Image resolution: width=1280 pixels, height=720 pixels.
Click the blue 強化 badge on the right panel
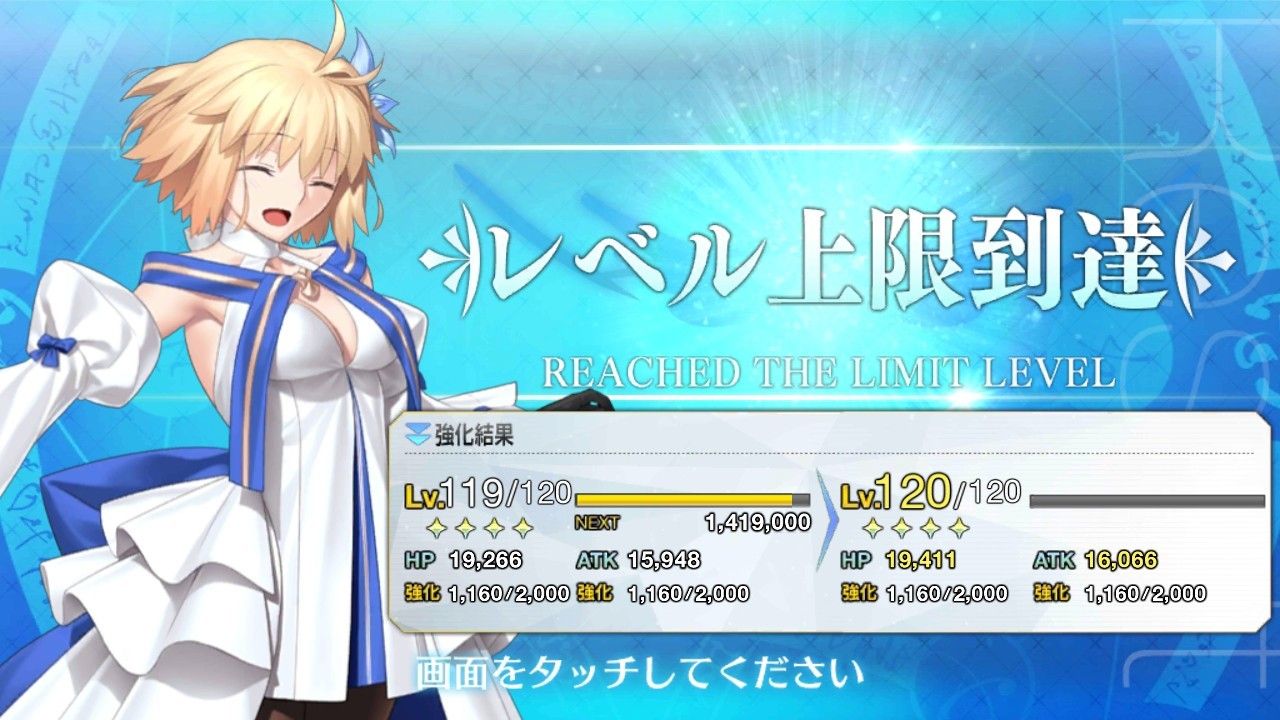(858, 594)
